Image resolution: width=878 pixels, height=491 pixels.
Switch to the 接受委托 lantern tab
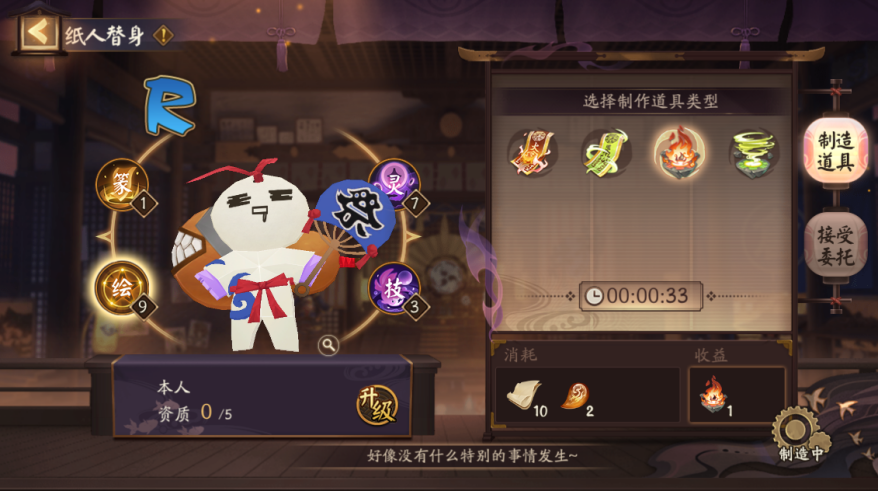pos(835,245)
